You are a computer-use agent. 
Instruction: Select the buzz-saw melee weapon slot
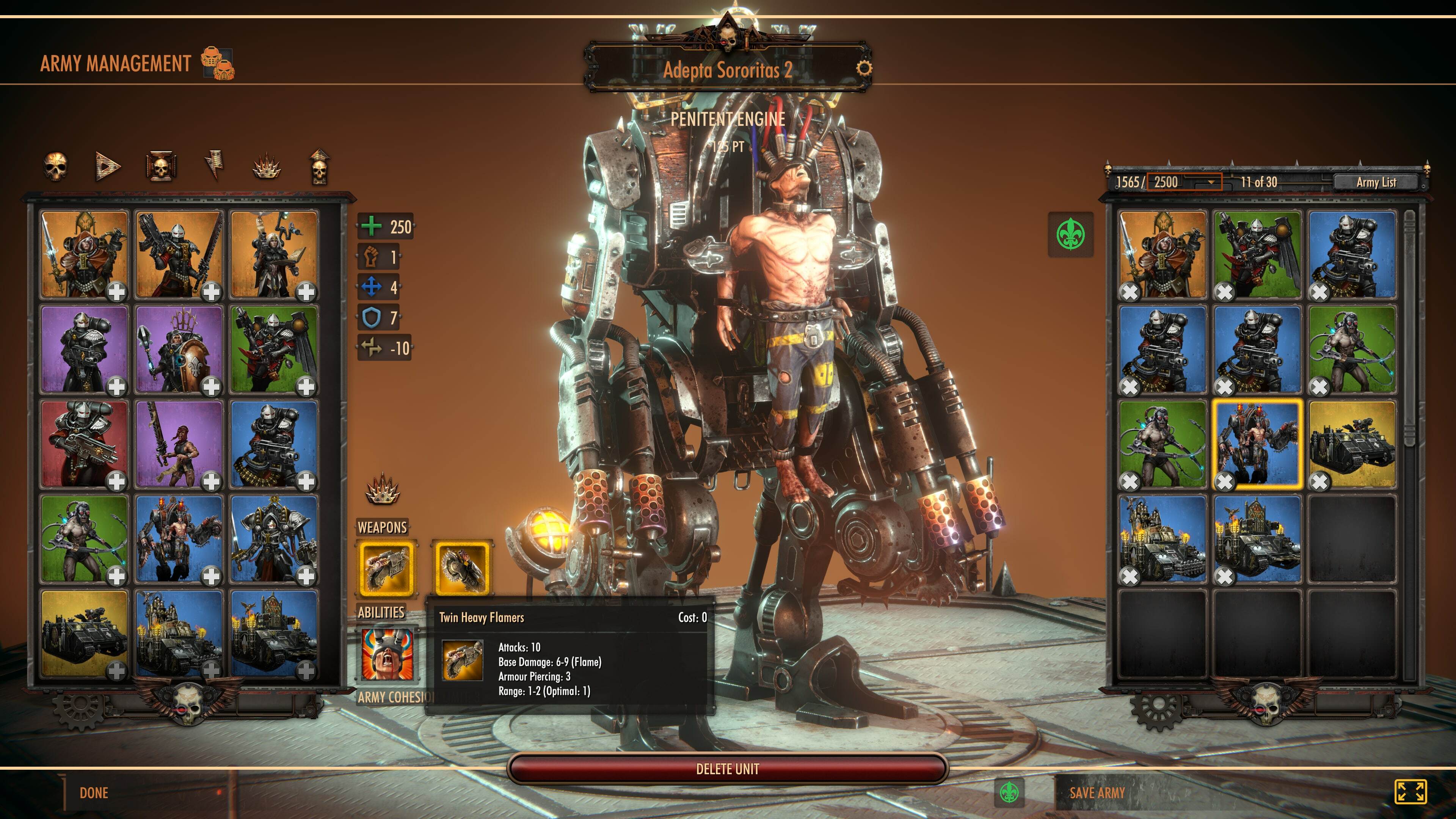point(462,568)
